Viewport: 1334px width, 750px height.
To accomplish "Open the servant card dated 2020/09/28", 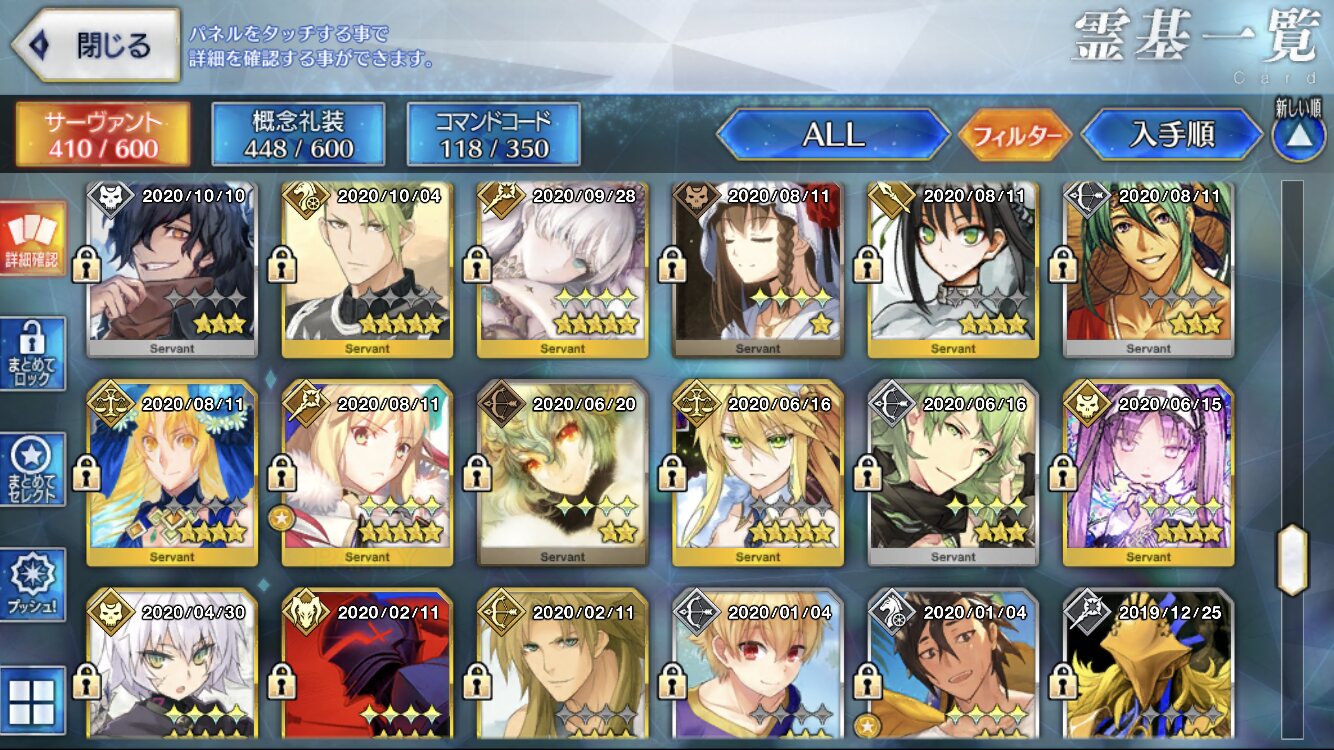I will (562, 269).
